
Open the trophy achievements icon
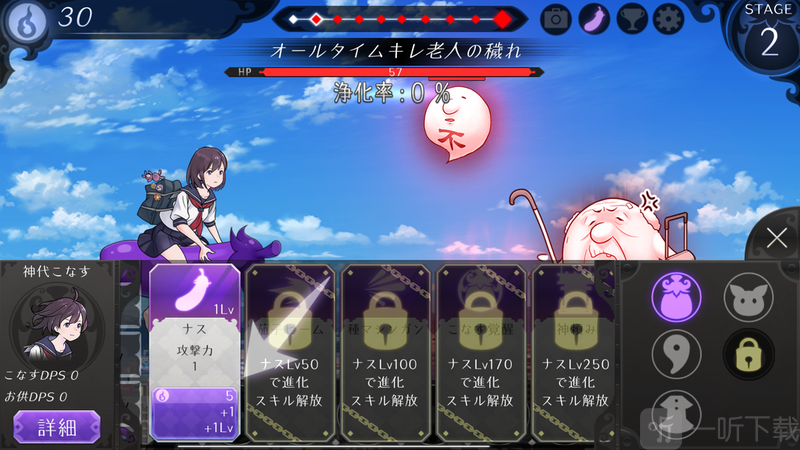tap(632, 18)
